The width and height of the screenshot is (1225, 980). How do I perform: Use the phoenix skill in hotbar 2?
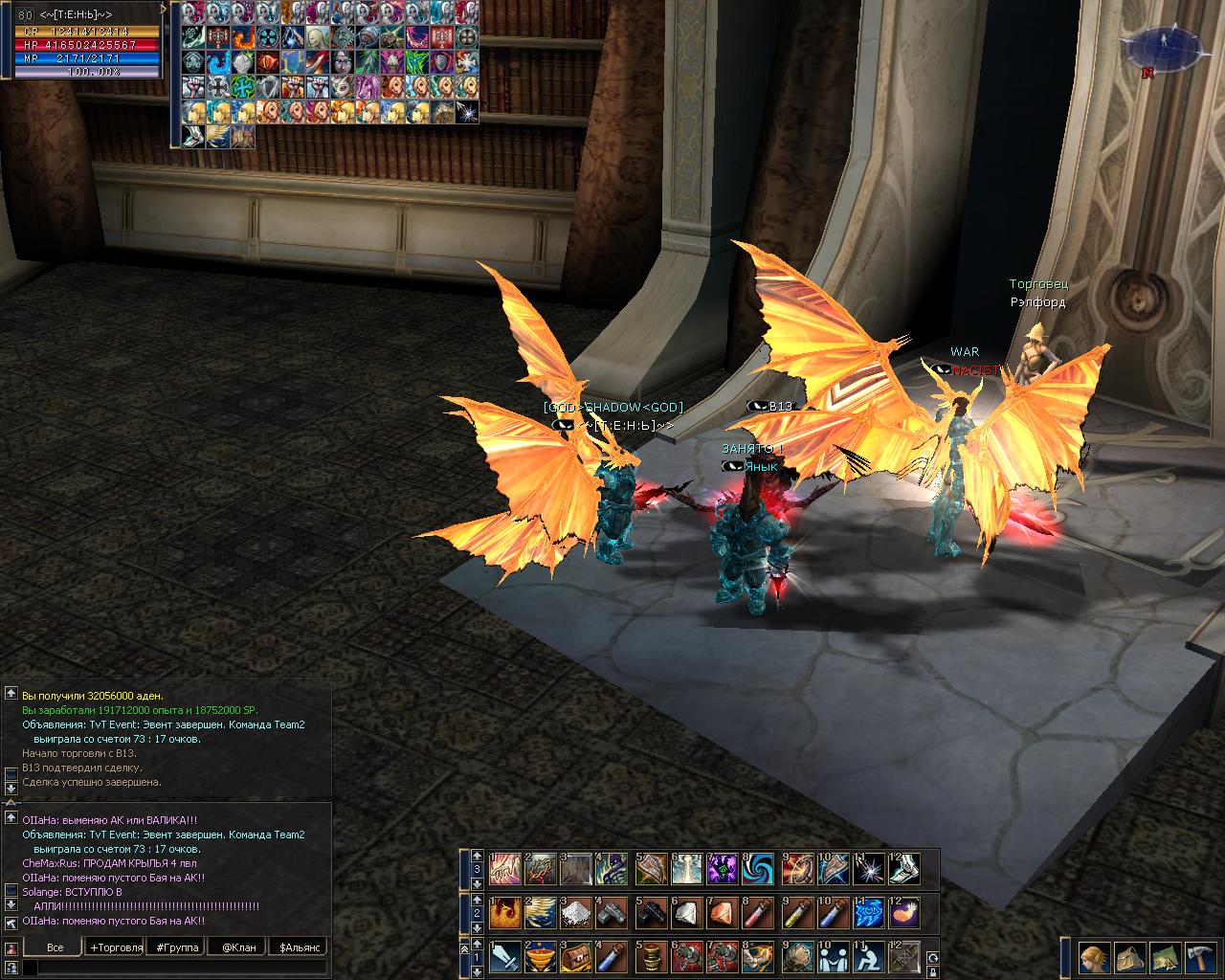pyautogui.click(x=504, y=912)
